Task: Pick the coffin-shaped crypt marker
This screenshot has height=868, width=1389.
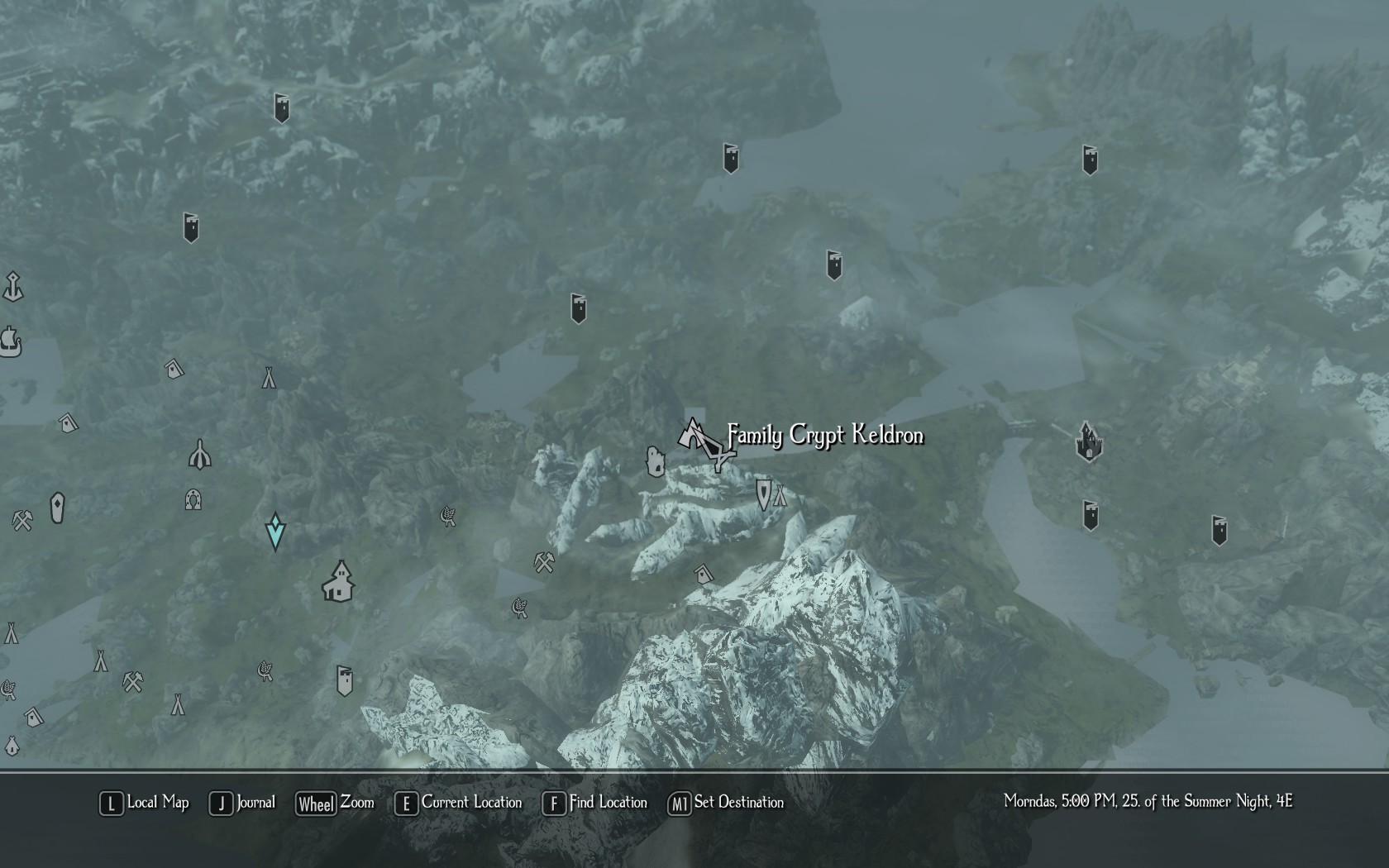Action: click(57, 508)
